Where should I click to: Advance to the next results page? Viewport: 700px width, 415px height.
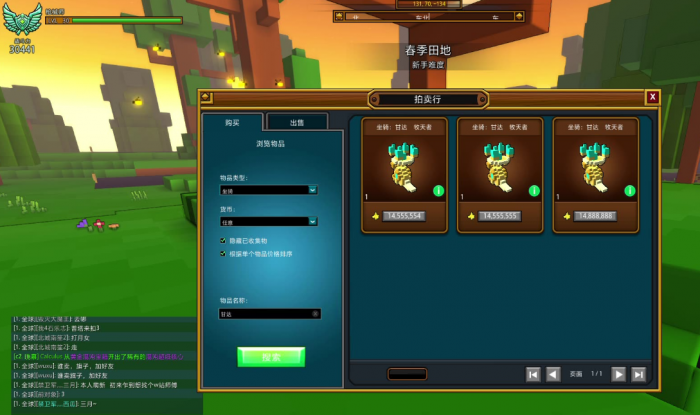click(618, 374)
